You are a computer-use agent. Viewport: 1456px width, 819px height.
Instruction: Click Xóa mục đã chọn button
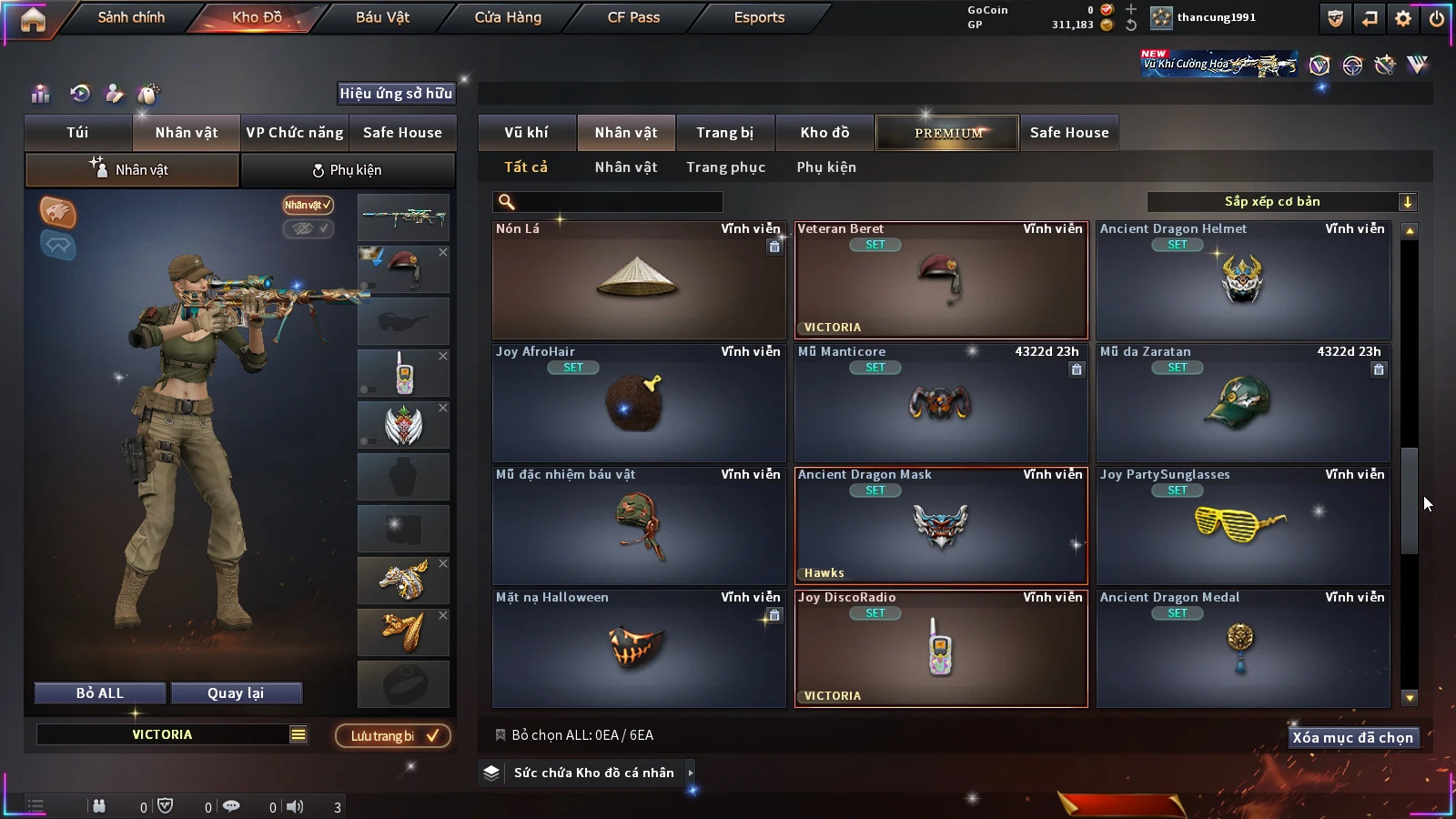1352,737
